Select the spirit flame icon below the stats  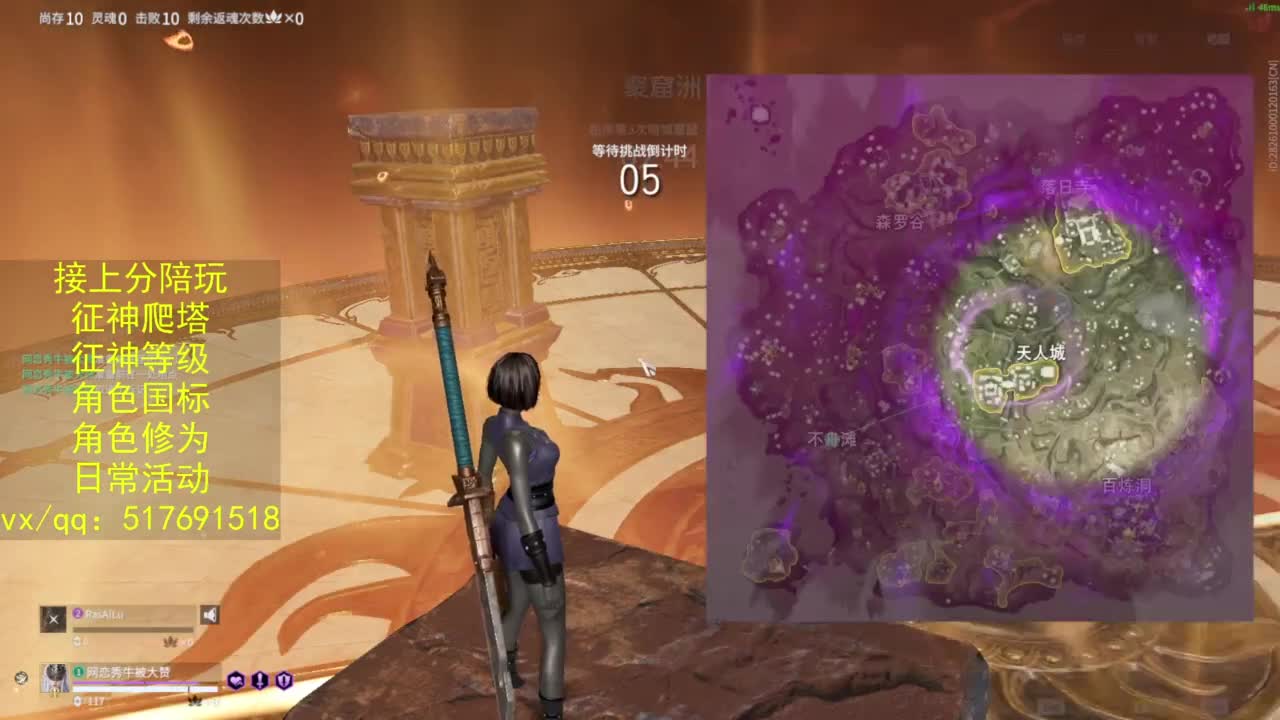click(x=178, y=40)
